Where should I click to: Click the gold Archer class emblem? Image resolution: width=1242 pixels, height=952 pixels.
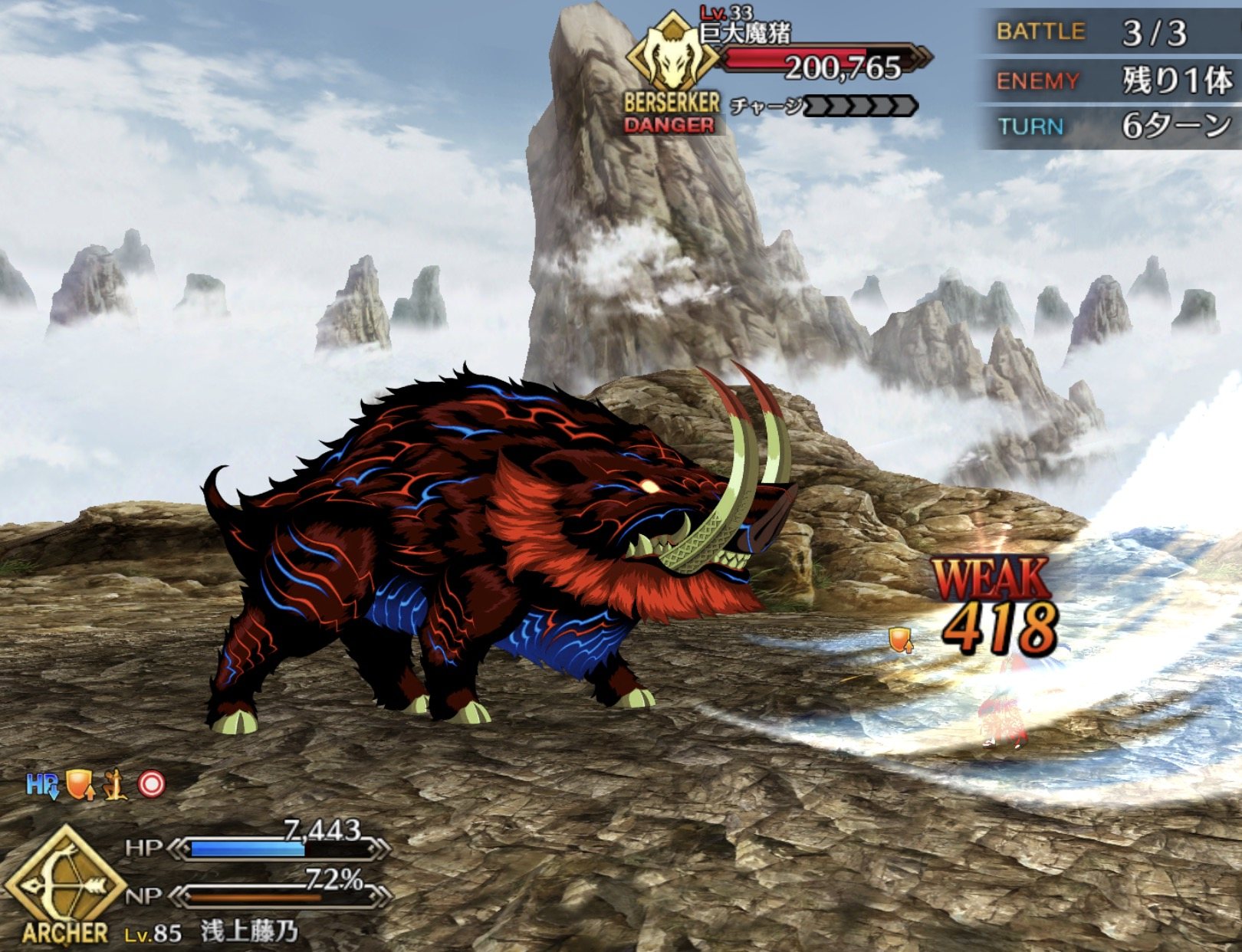tap(64, 883)
